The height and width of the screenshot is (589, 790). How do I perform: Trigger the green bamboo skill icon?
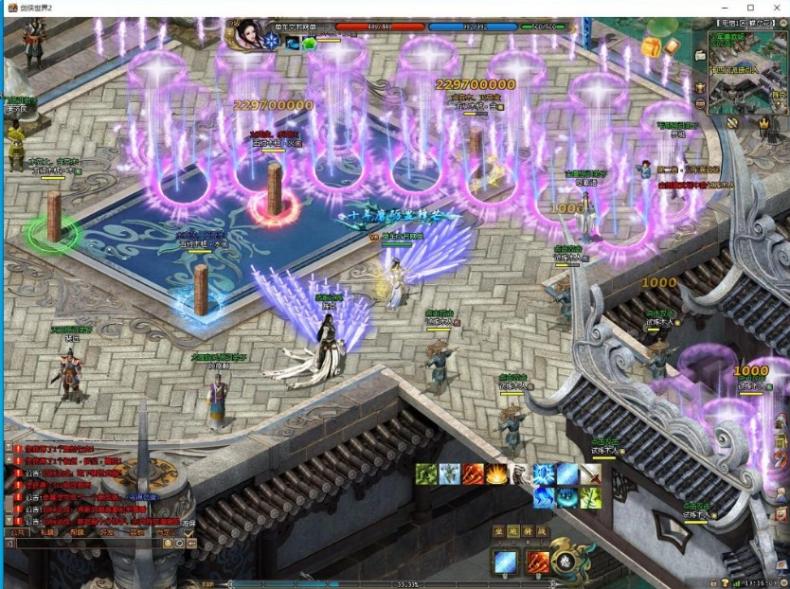592,496
